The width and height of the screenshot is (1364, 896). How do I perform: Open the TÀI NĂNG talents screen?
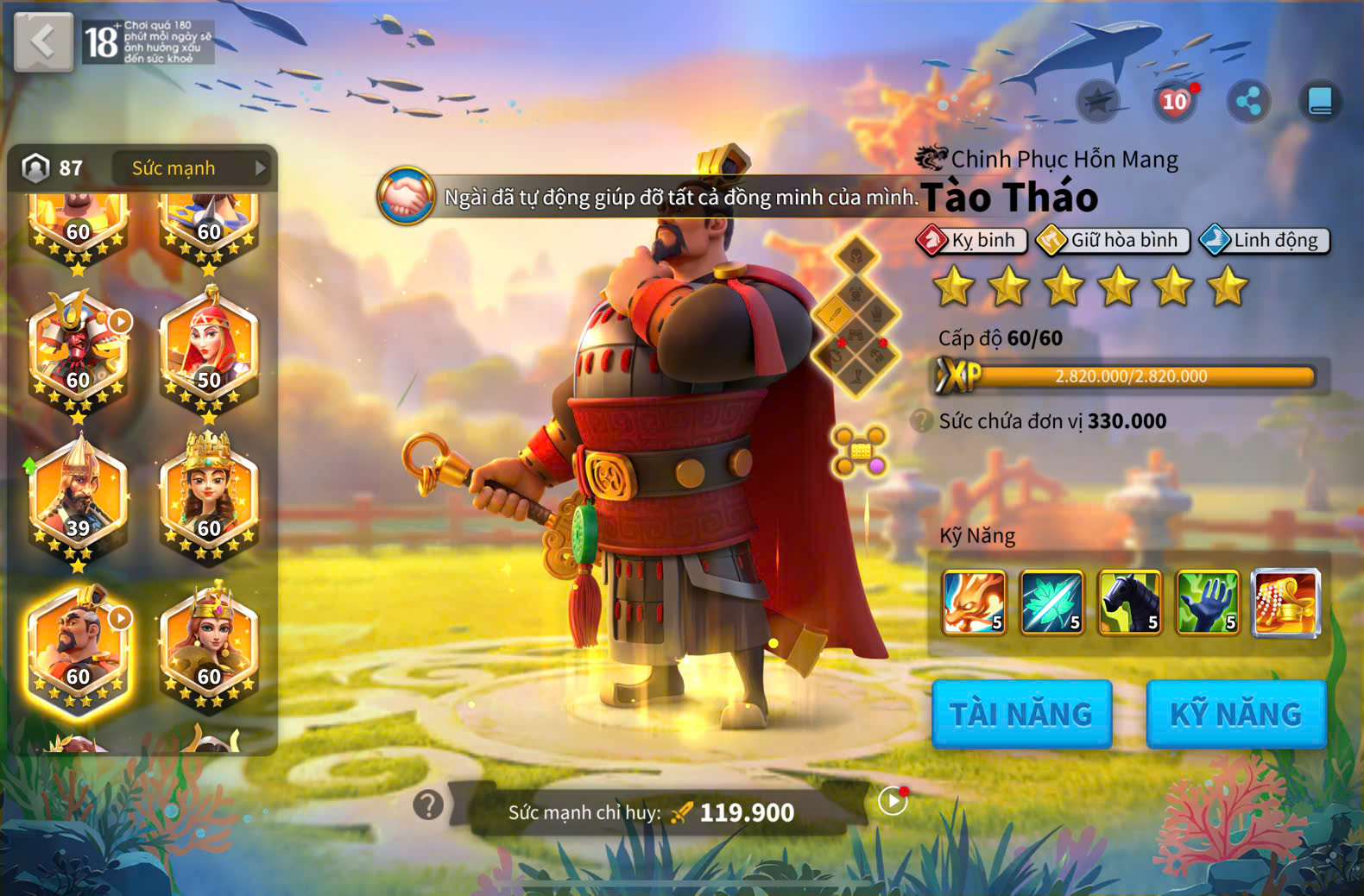(x=1021, y=714)
